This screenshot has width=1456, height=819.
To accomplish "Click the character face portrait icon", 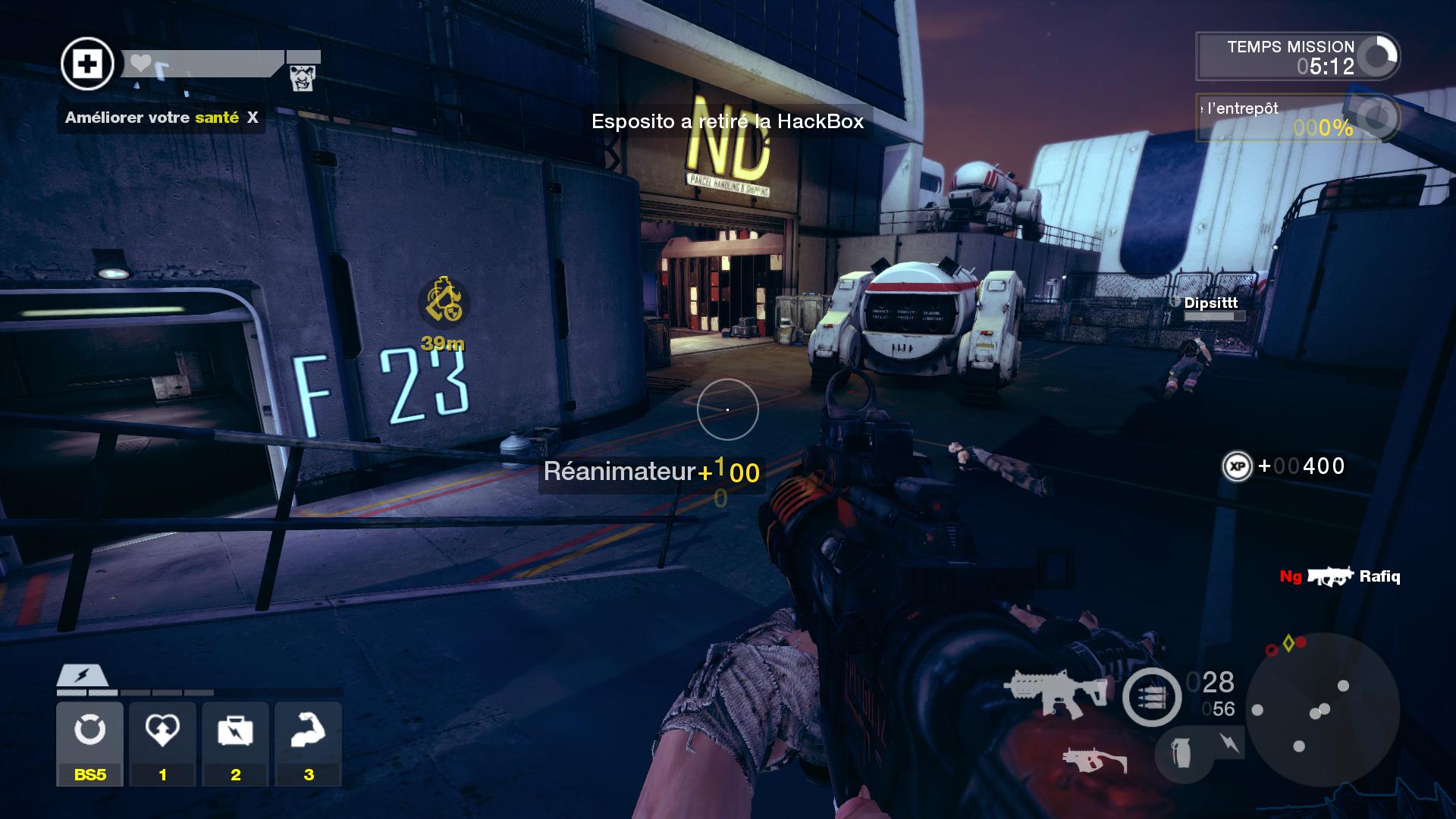I will tap(303, 77).
